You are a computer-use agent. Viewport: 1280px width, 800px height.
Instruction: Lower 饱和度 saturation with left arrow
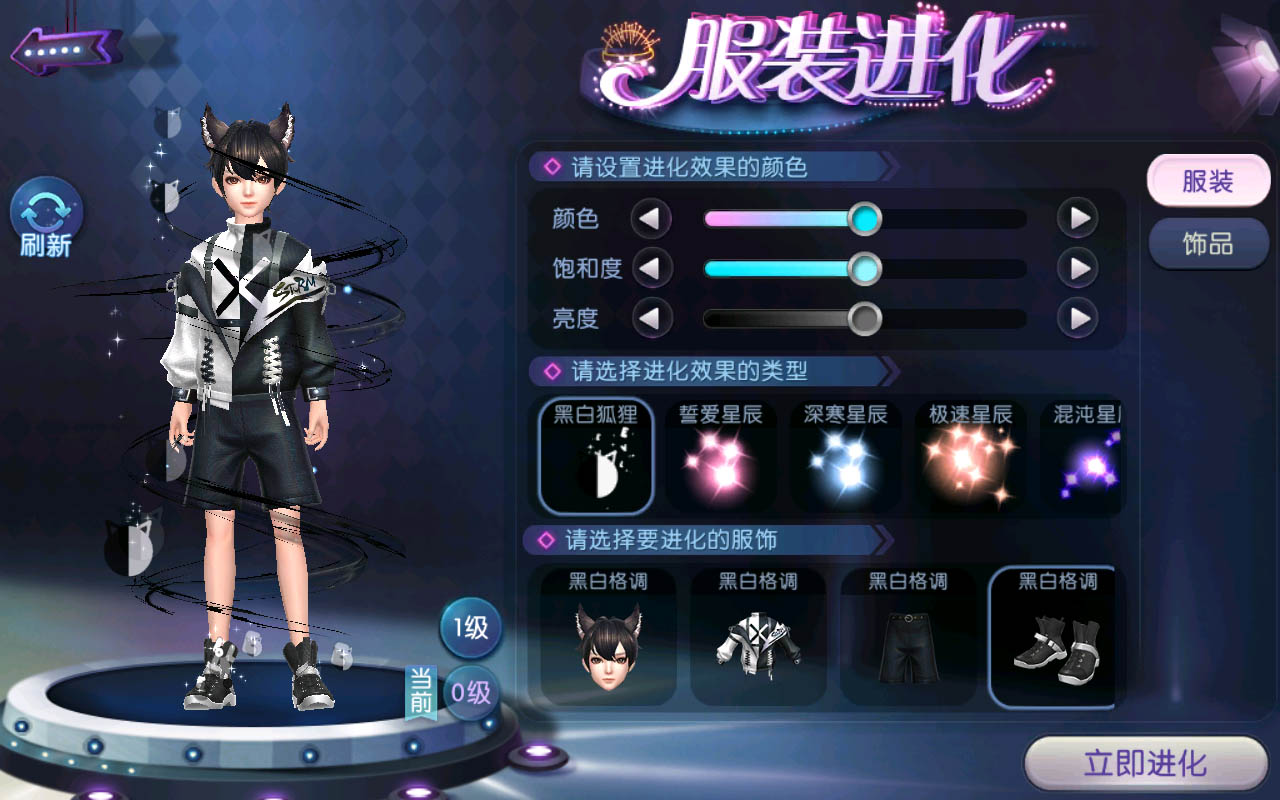click(651, 268)
